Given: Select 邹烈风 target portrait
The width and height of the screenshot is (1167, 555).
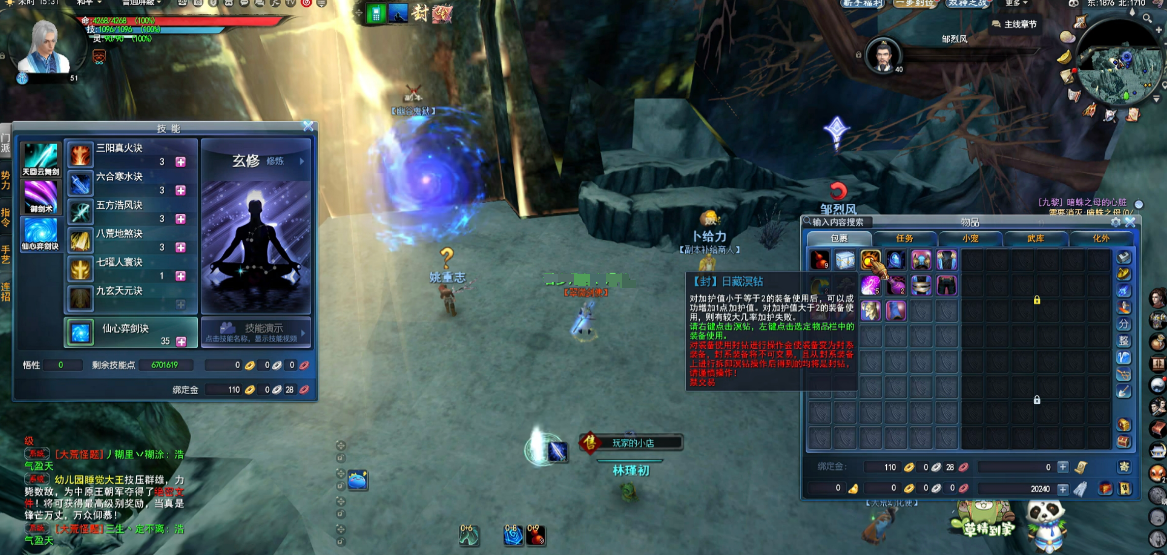Looking at the screenshot, I should click(x=884, y=56).
